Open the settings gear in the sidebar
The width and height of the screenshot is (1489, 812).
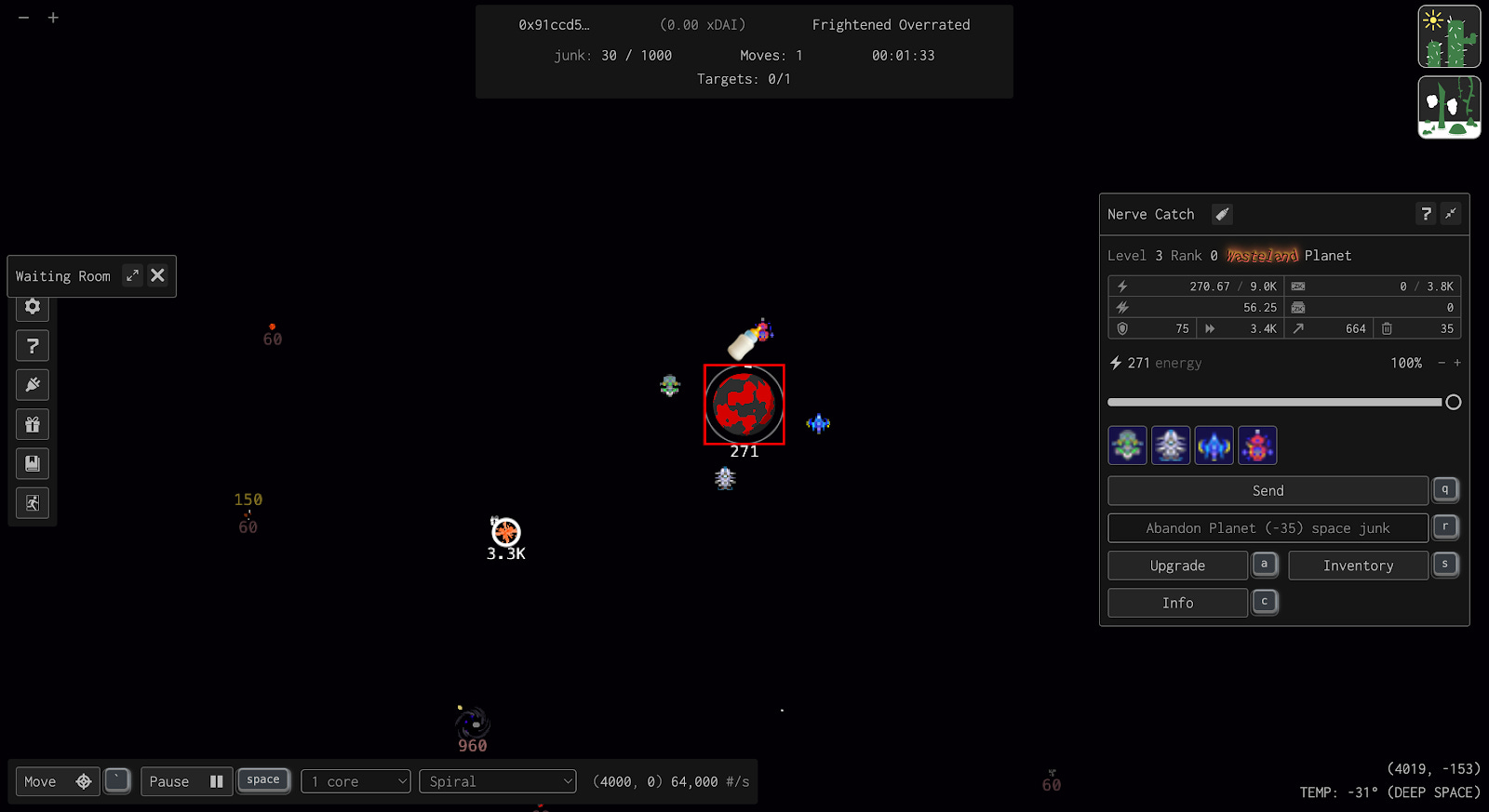(x=33, y=307)
